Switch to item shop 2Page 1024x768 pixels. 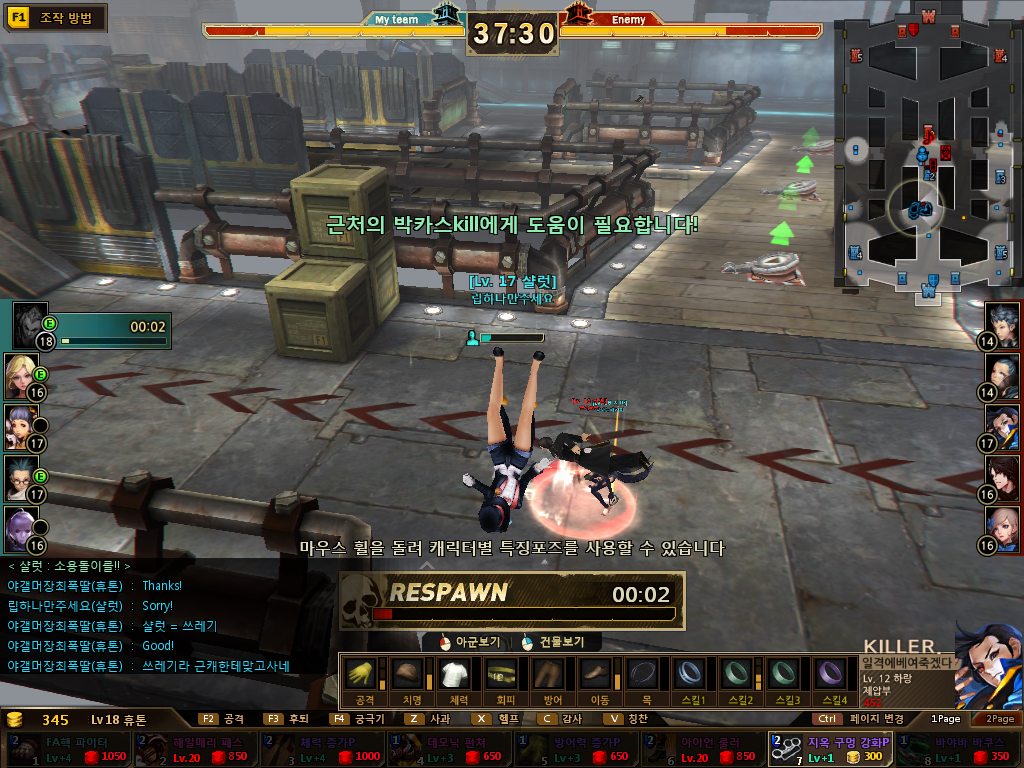[999, 718]
